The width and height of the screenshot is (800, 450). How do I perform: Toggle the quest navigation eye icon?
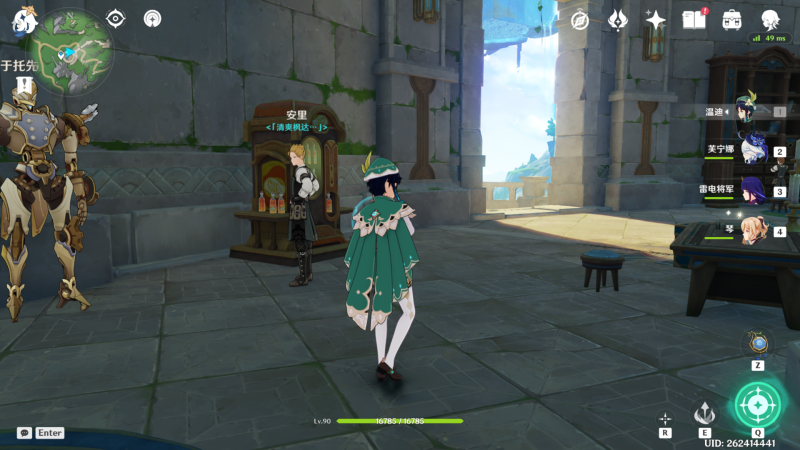(116, 18)
